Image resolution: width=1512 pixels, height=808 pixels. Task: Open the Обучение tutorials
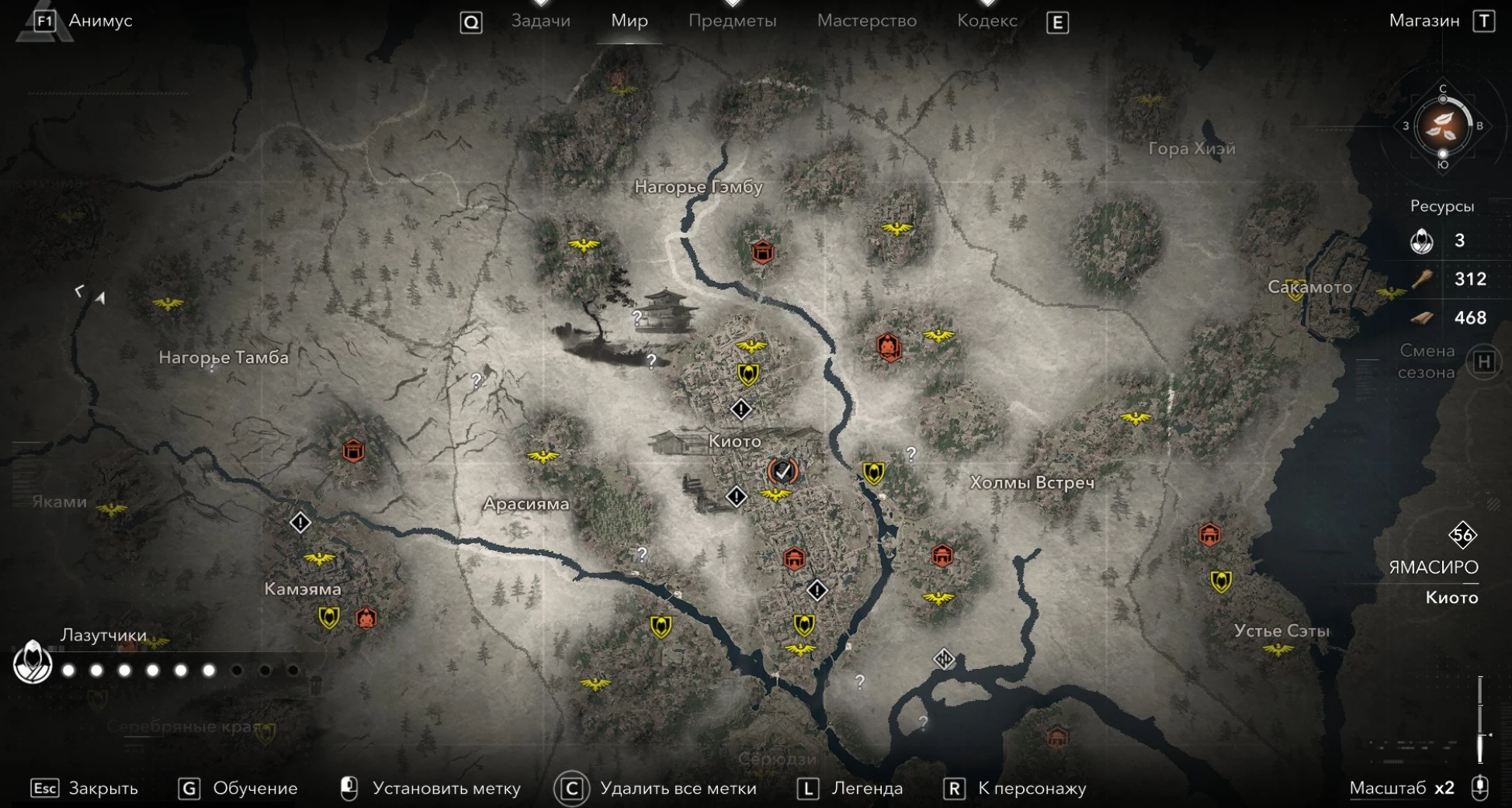tap(255, 789)
